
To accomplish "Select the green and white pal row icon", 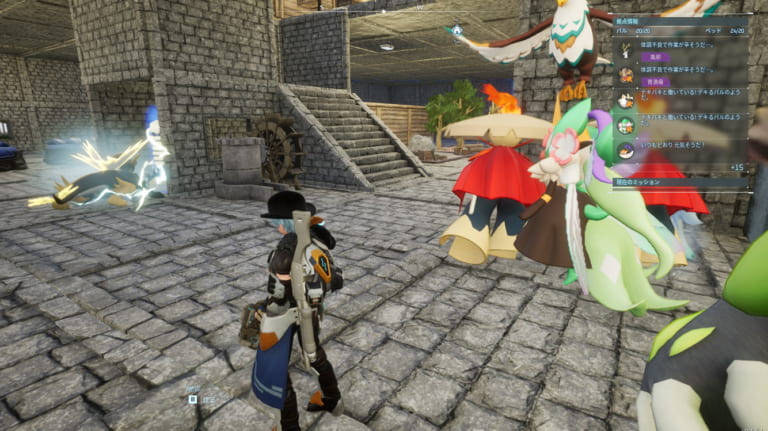I will pyautogui.click(x=625, y=126).
